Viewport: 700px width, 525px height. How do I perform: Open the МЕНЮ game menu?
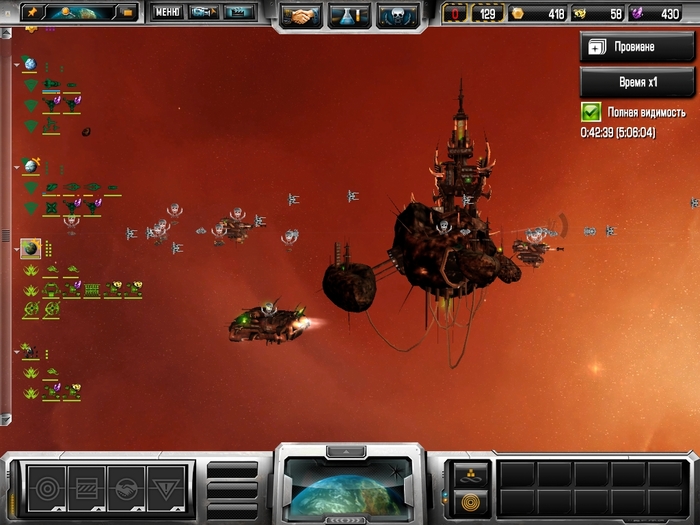pyautogui.click(x=167, y=13)
